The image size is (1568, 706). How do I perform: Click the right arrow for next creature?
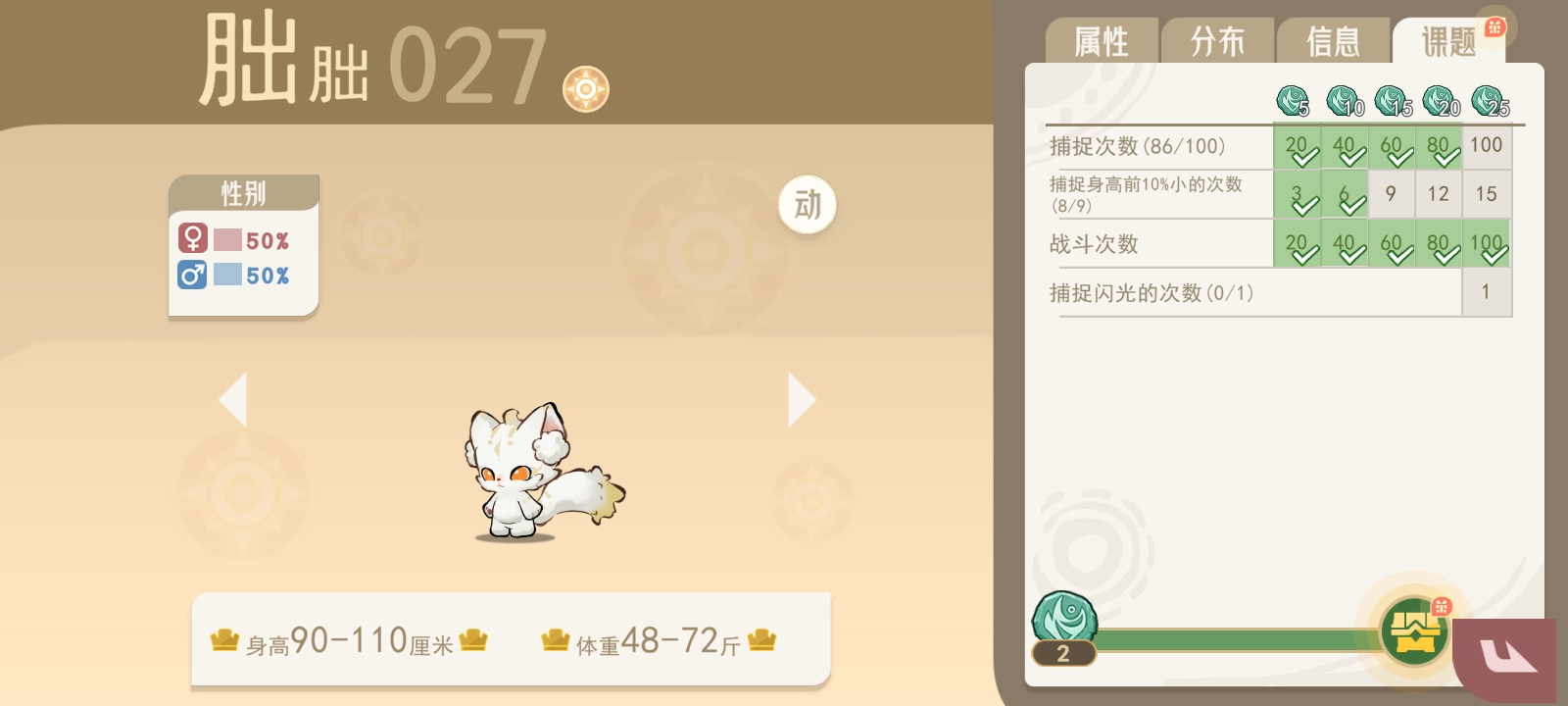click(x=800, y=398)
